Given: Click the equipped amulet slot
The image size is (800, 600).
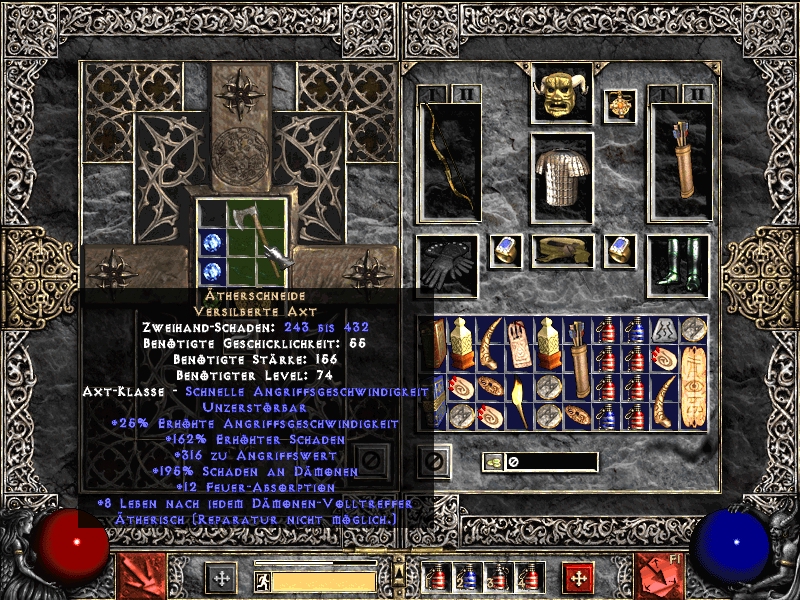Looking at the screenshot, I should tap(622, 105).
